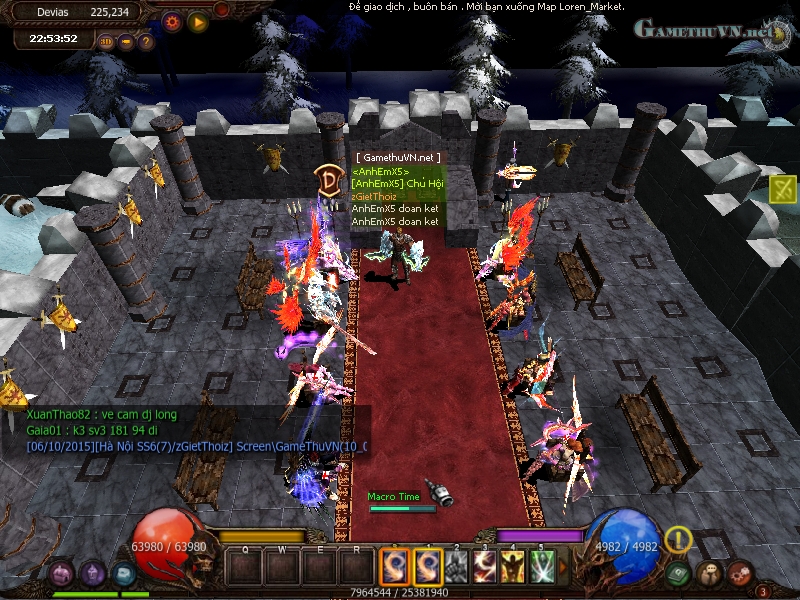
Task: Open the gear settings button
Action: [x=172, y=20]
